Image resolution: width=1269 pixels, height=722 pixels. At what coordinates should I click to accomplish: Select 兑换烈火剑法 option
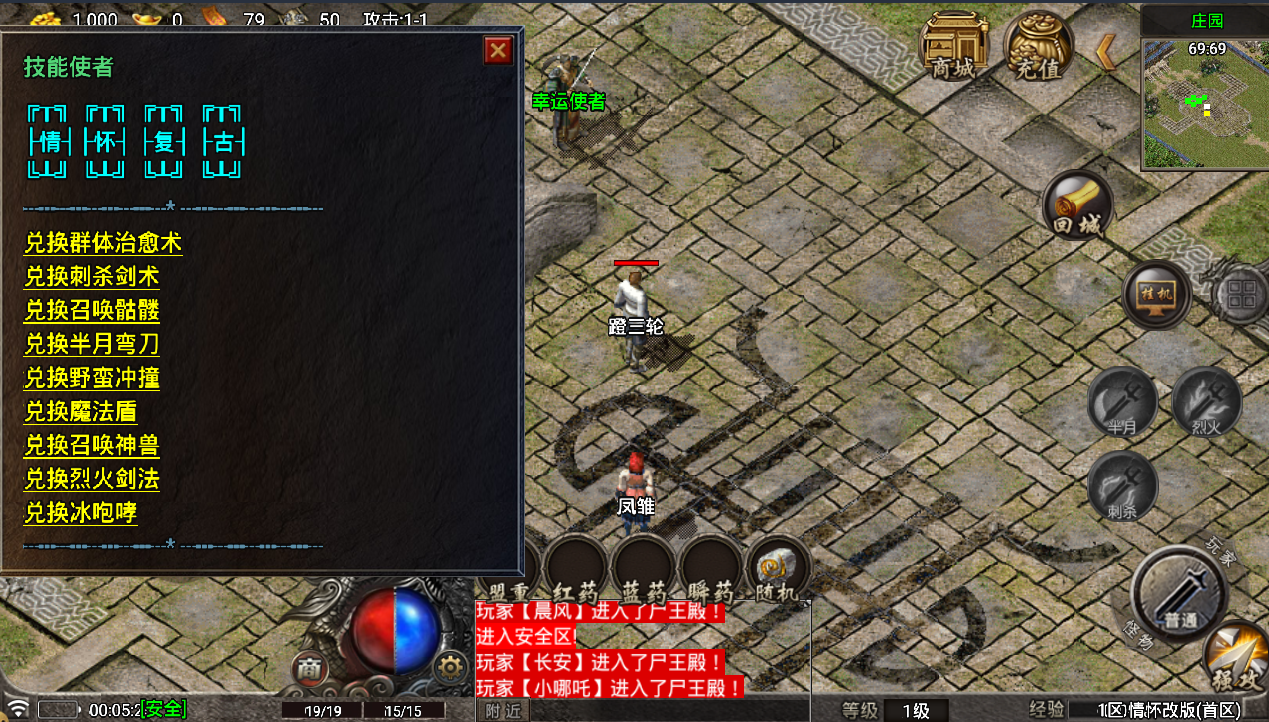click(x=92, y=479)
